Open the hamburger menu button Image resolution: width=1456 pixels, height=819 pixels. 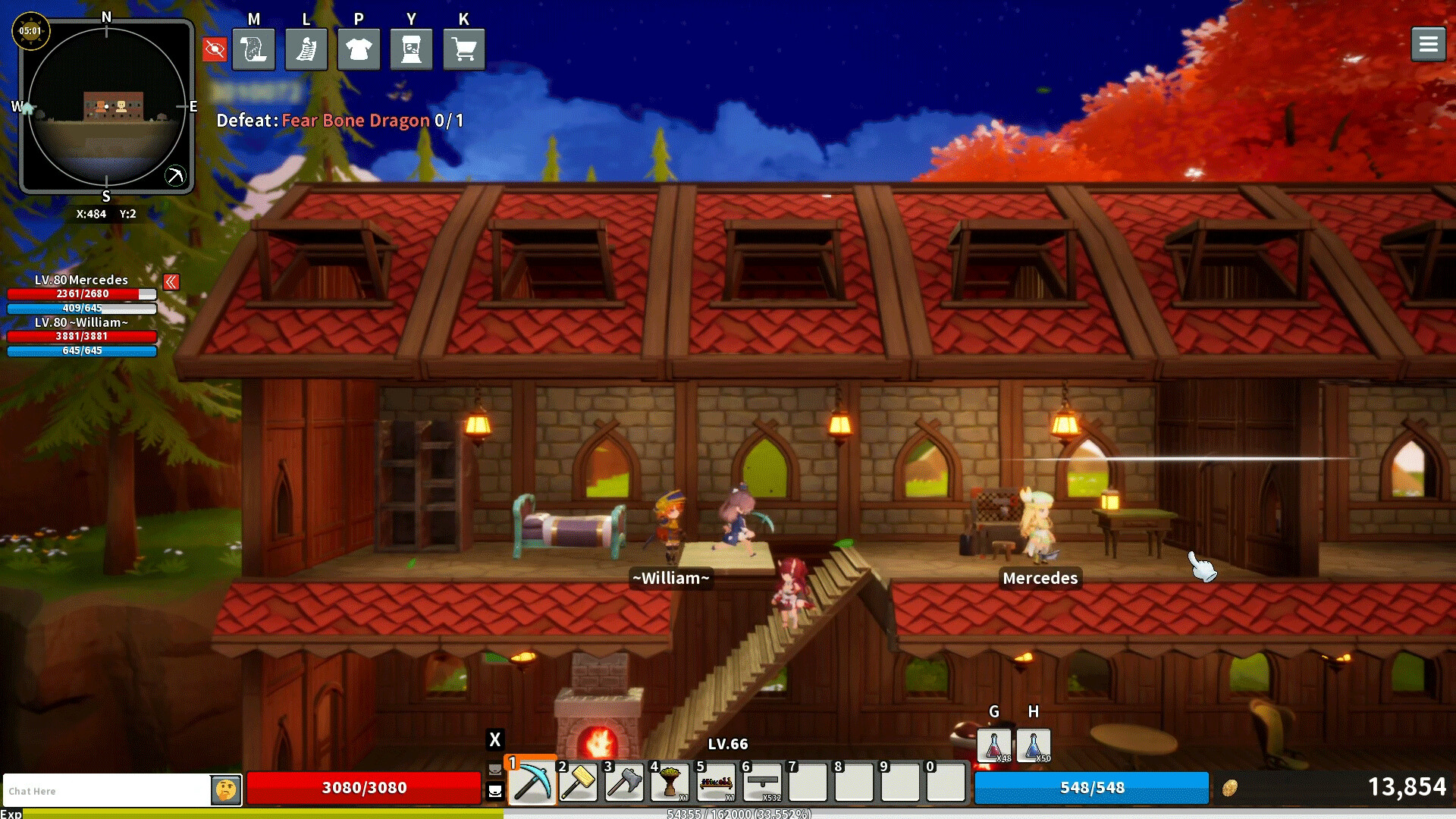(1428, 45)
